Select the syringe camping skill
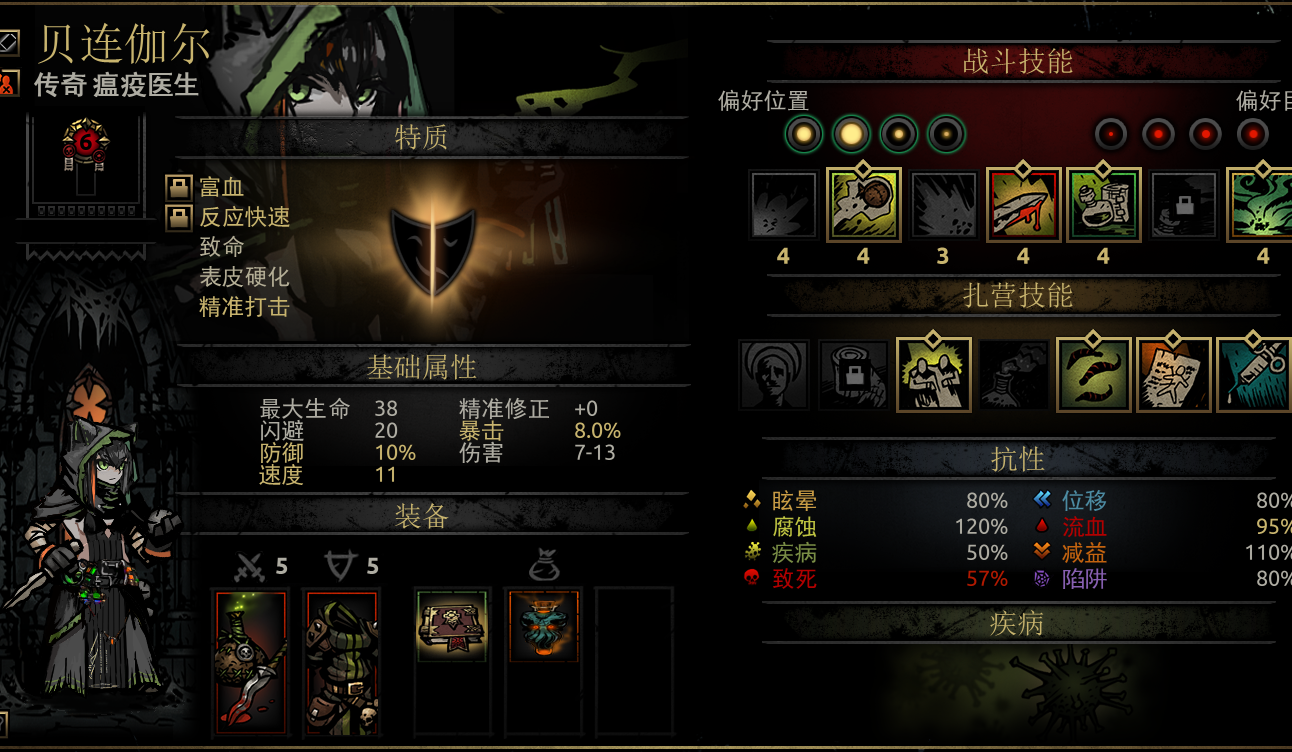This screenshot has width=1292, height=752. click(x=1253, y=374)
